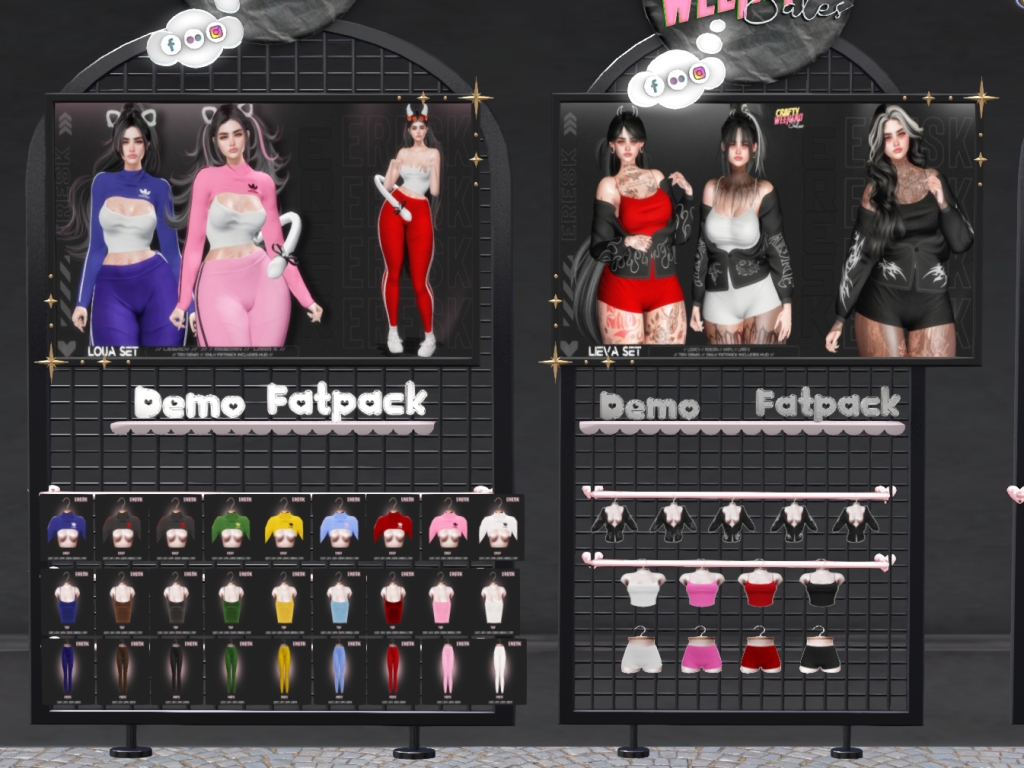The width and height of the screenshot is (1024, 768).
Task: Visit the Flickr icon above the Lieva board
Action: point(677,80)
